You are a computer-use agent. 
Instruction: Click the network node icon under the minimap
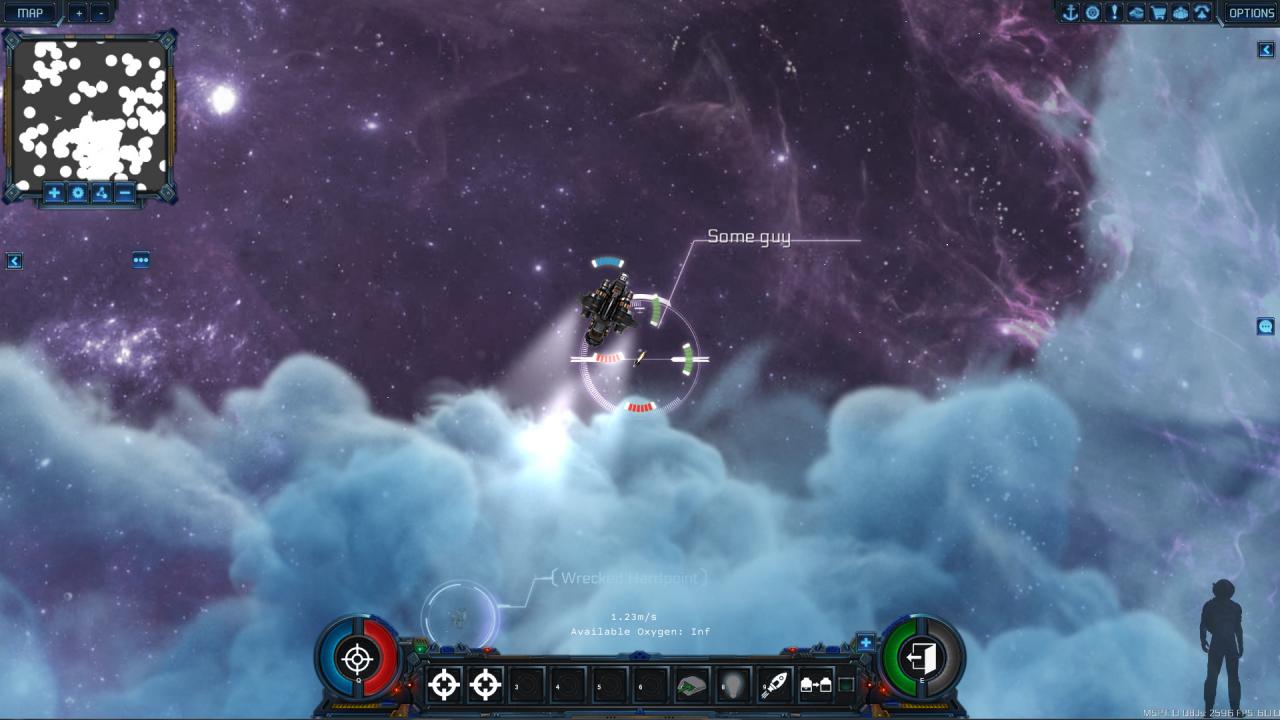click(x=102, y=193)
